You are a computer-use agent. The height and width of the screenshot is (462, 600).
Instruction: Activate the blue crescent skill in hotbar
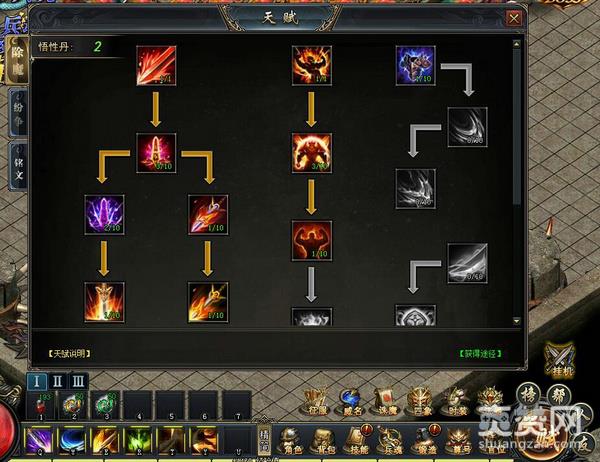[x=73, y=439]
